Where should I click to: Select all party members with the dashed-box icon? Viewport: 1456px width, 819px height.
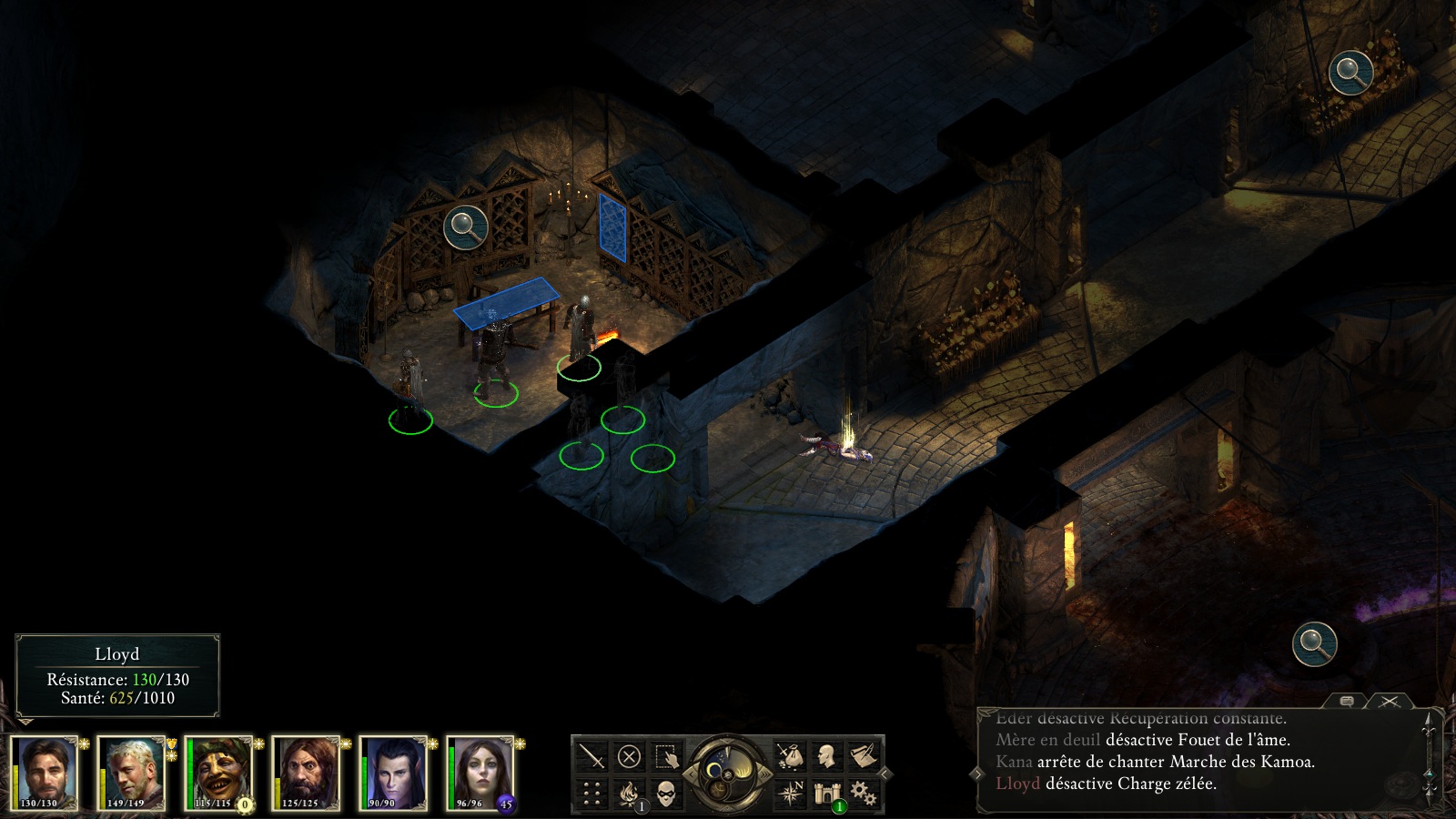666,756
